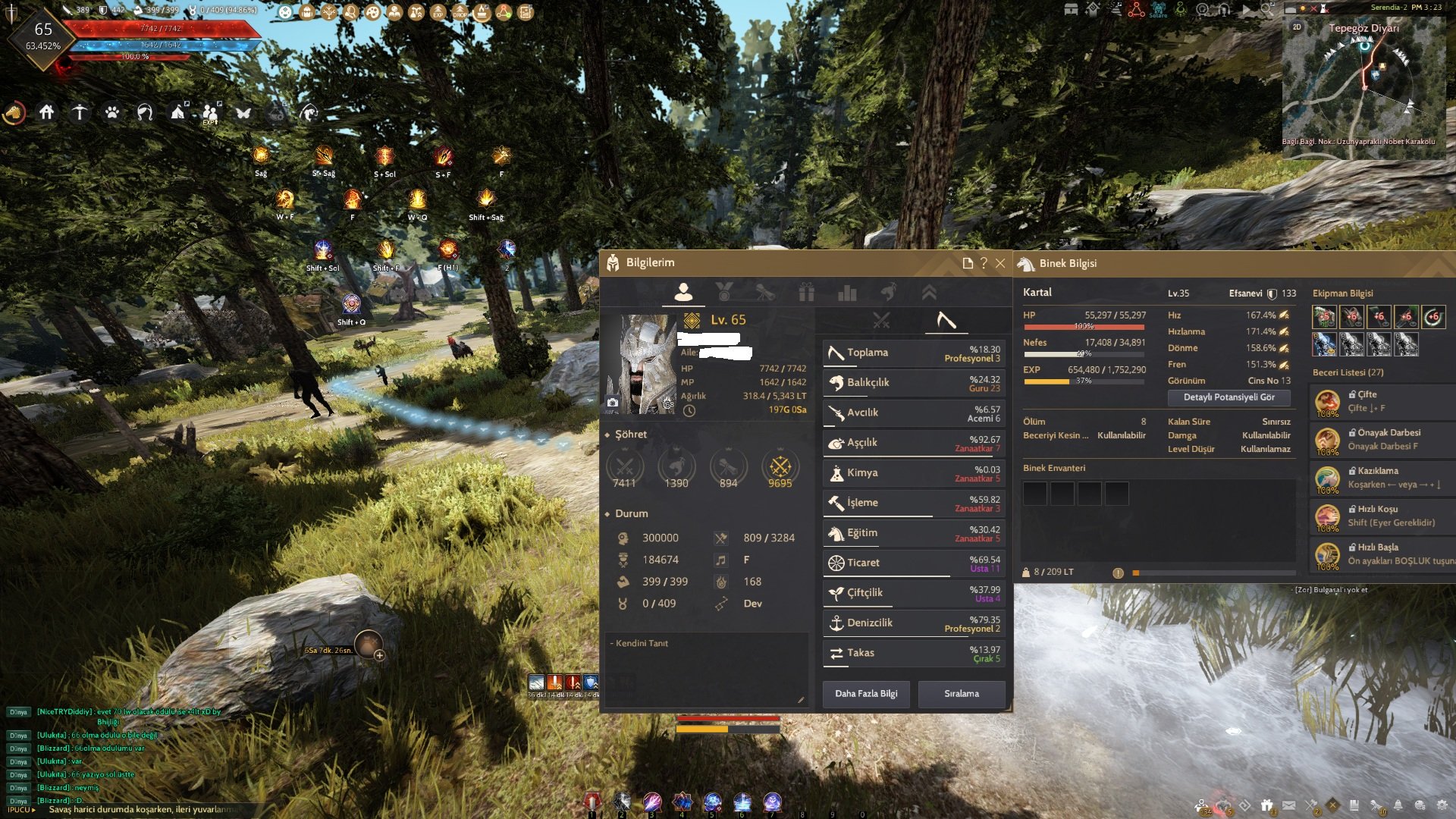Open the bar chart statistics tab

[847, 293]
